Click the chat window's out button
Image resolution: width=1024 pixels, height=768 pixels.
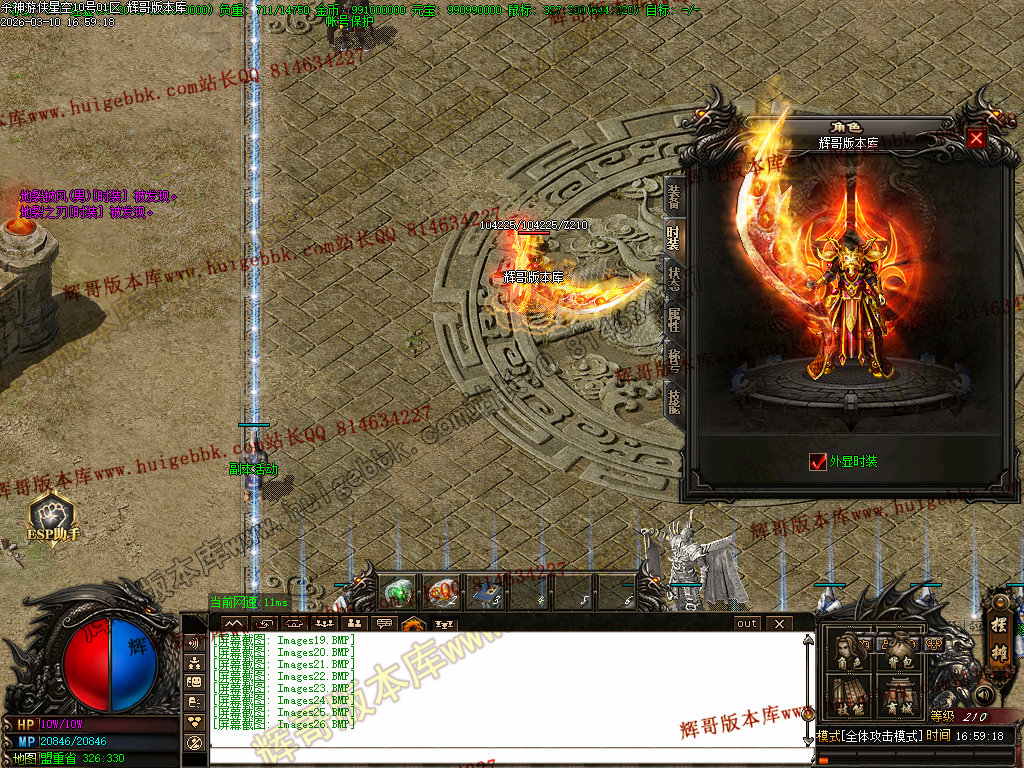click(747, 623)
